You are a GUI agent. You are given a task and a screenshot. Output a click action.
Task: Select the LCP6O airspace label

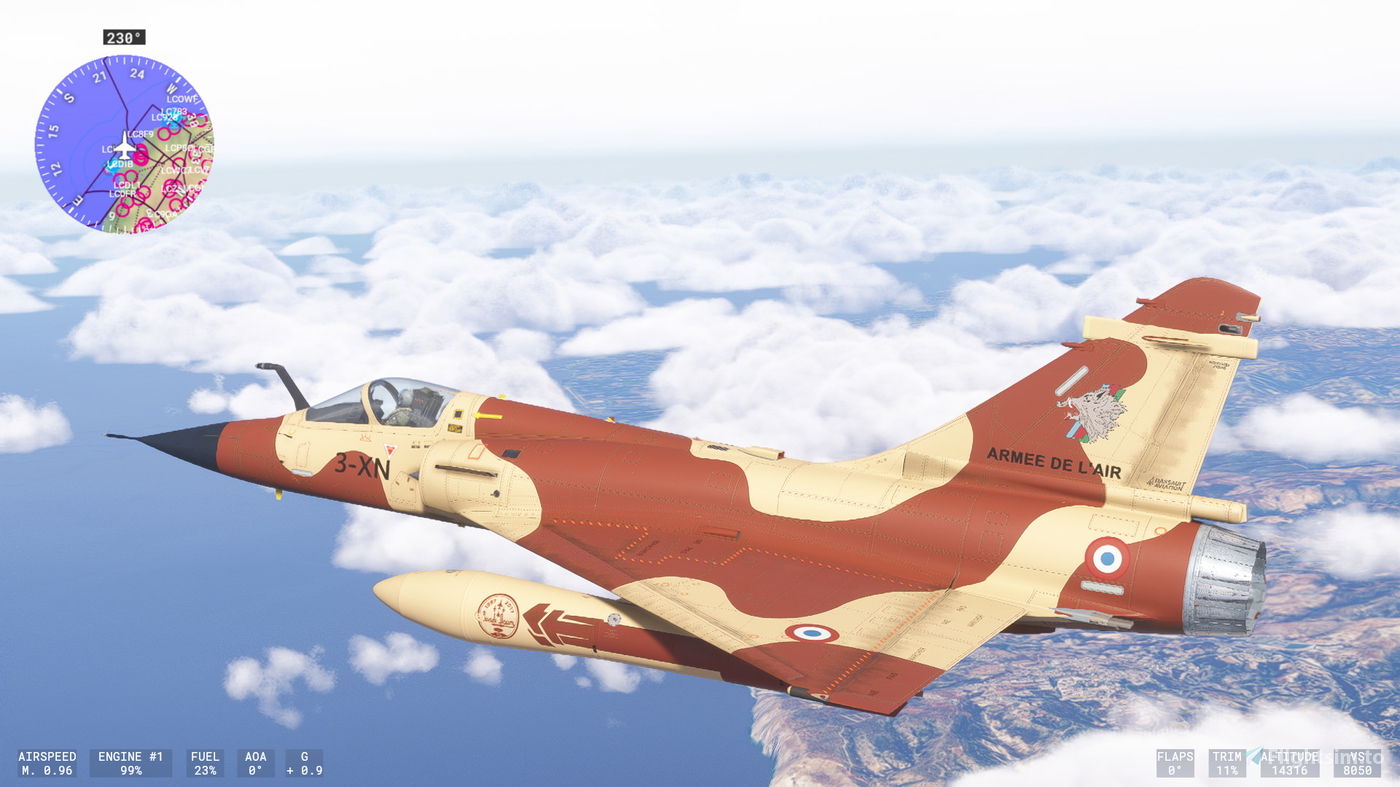[179, 149]
